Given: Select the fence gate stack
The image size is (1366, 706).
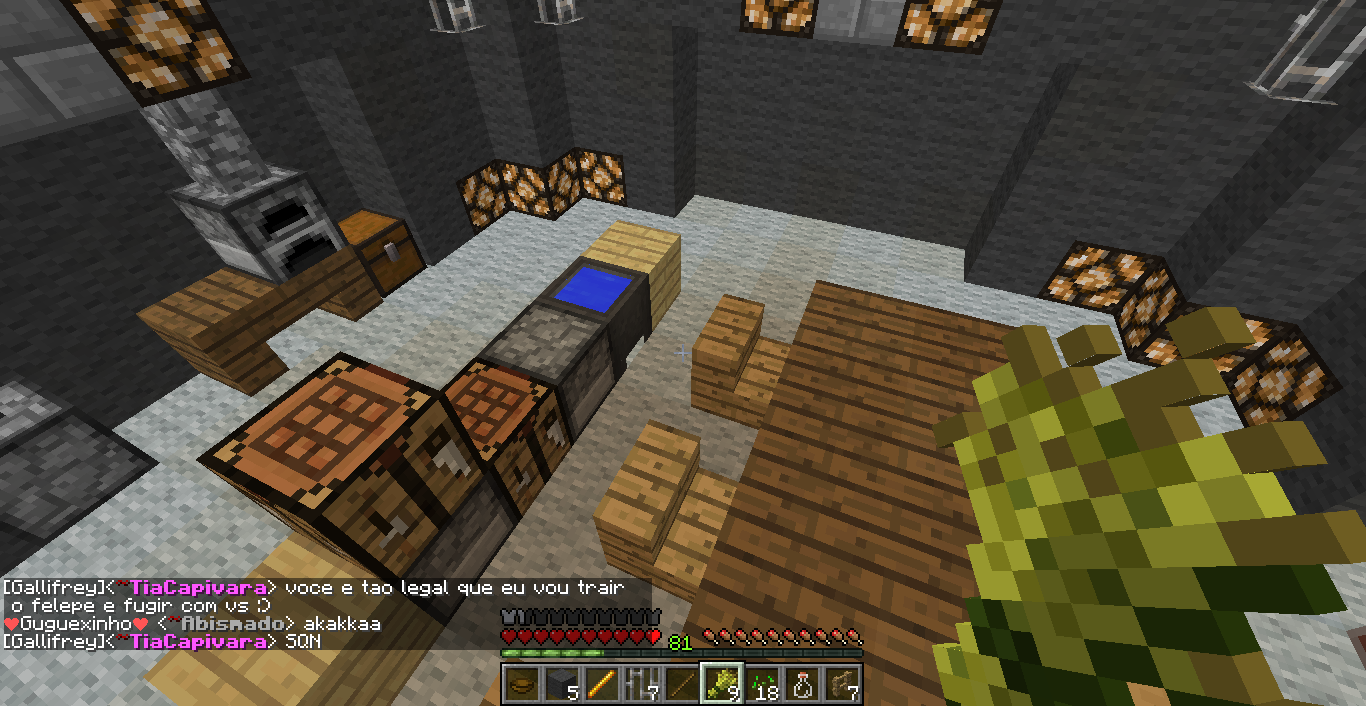Looking at the screenshot, I should [841, 685].
